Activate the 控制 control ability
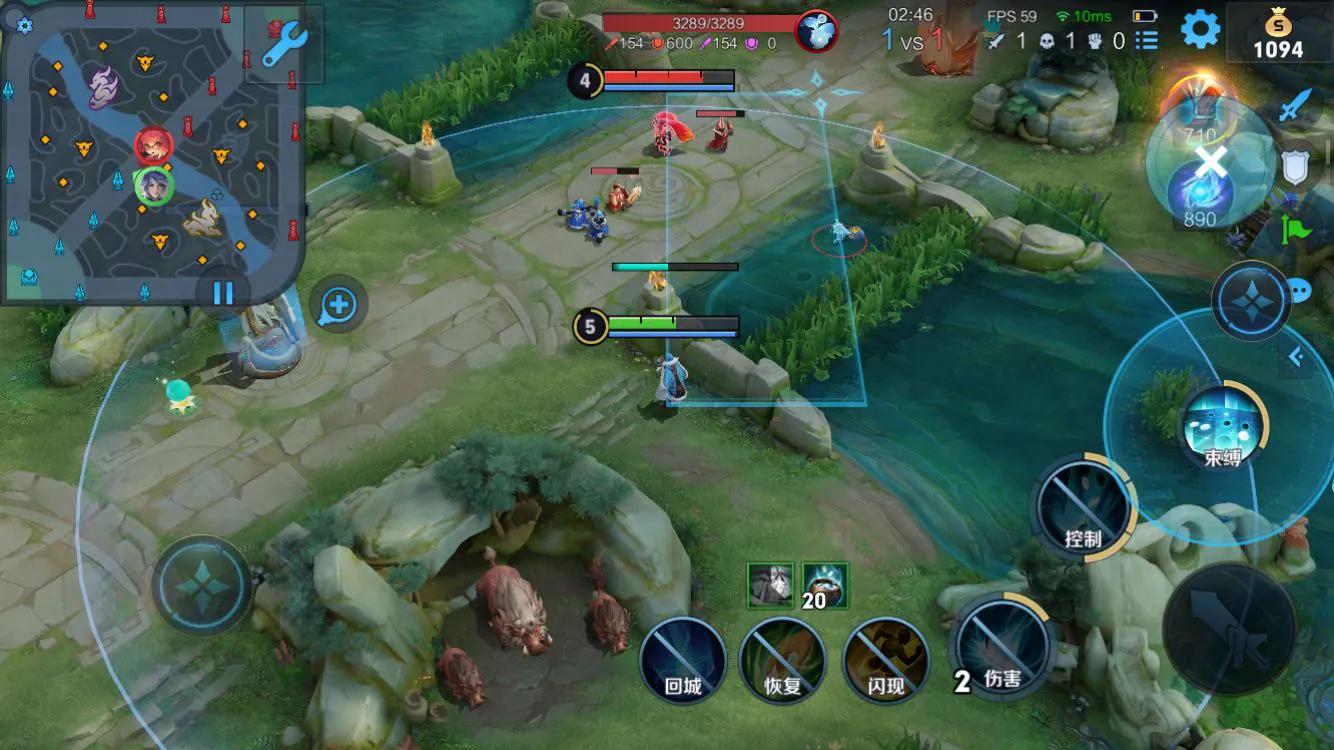1334x750 pixels. [1083, 510]
